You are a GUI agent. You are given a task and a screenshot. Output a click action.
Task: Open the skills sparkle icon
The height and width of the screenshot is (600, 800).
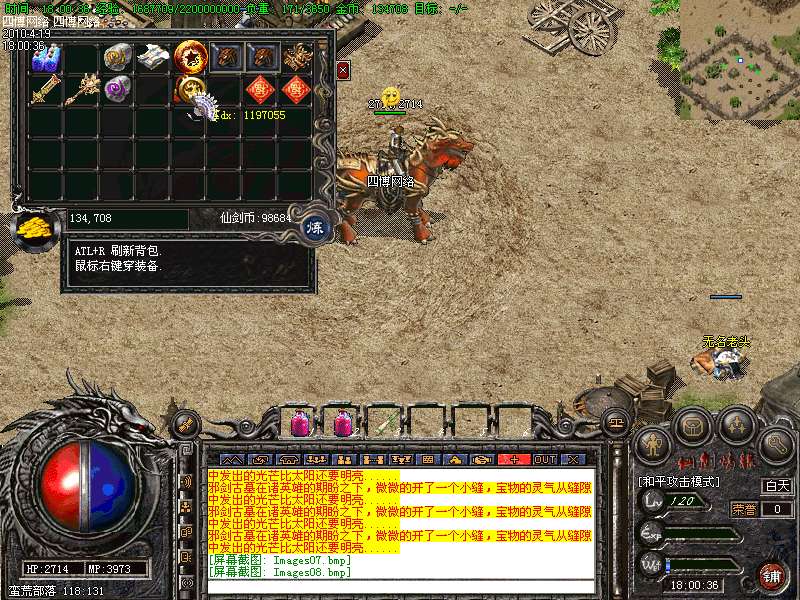736,428
